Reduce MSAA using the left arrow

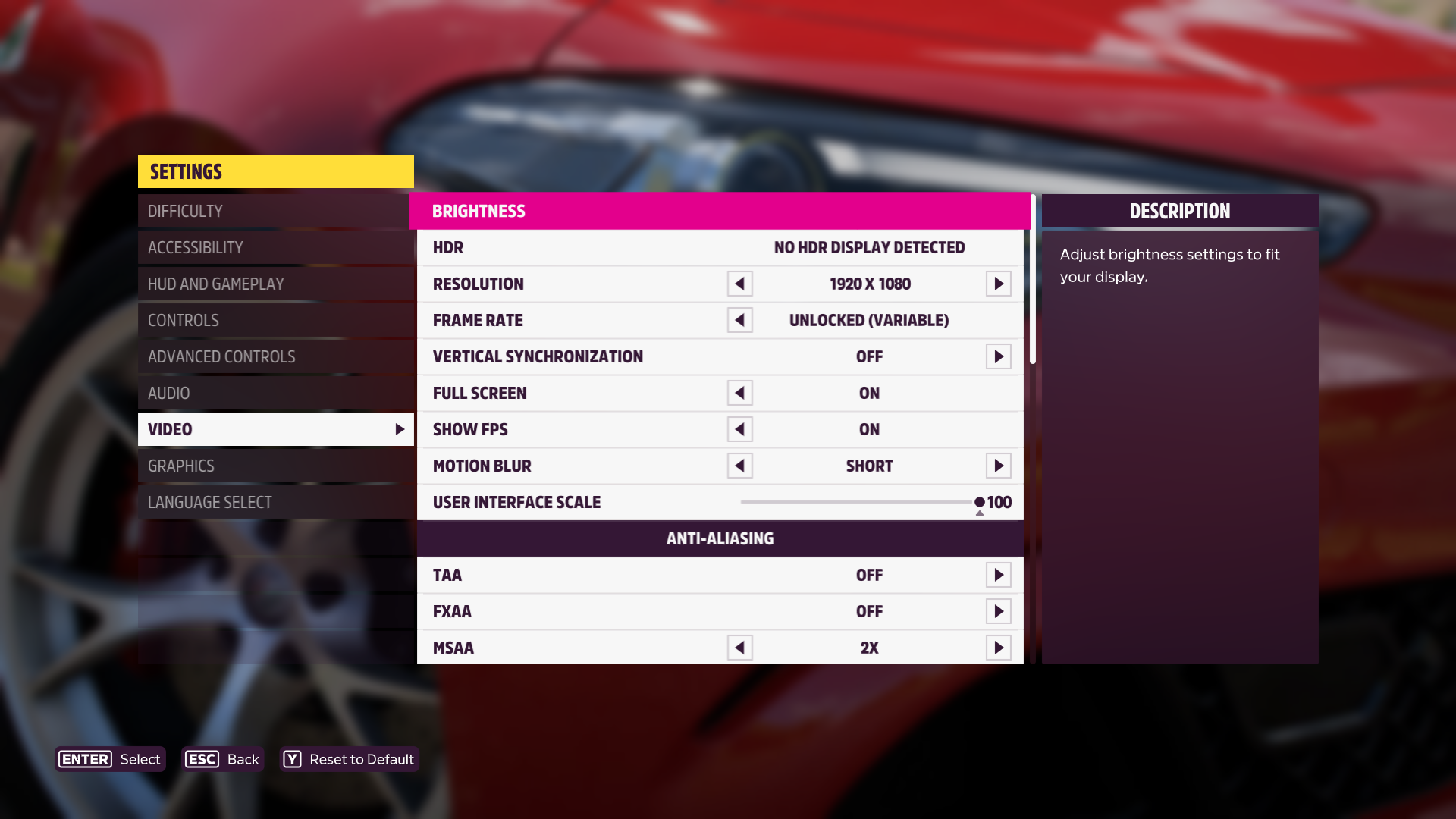(x=739, y=648)
